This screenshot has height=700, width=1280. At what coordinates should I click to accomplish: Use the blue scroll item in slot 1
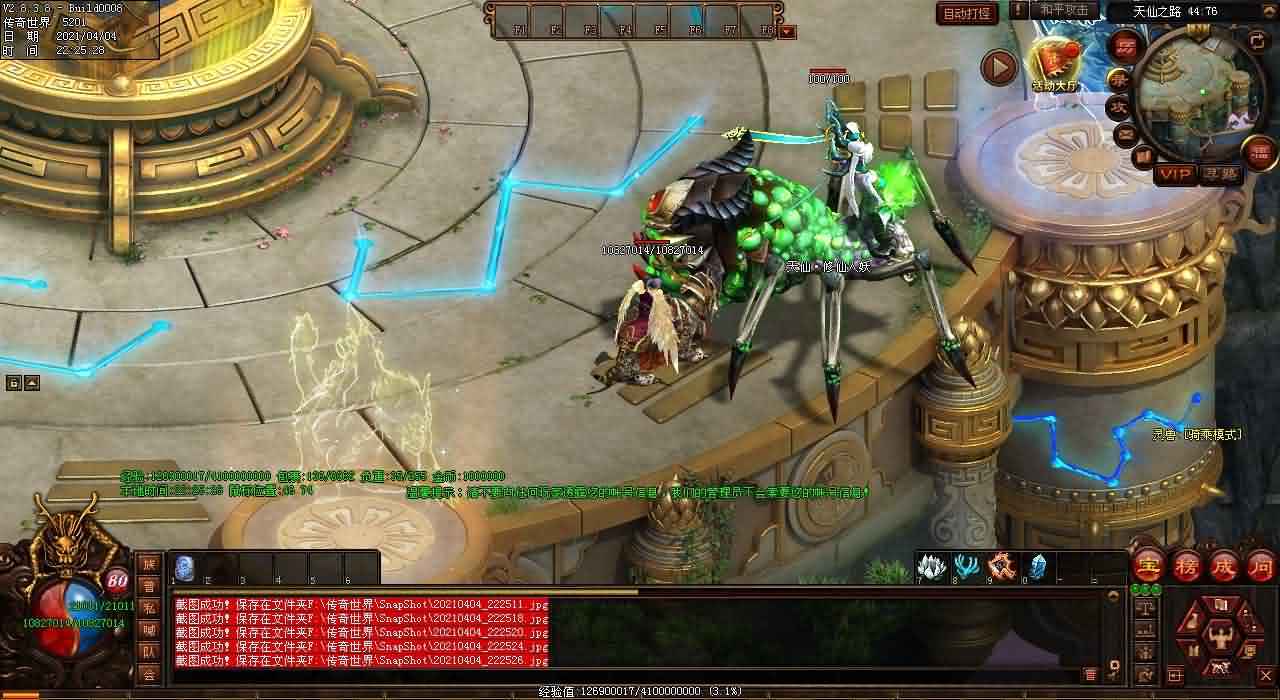tap(185, 567)
